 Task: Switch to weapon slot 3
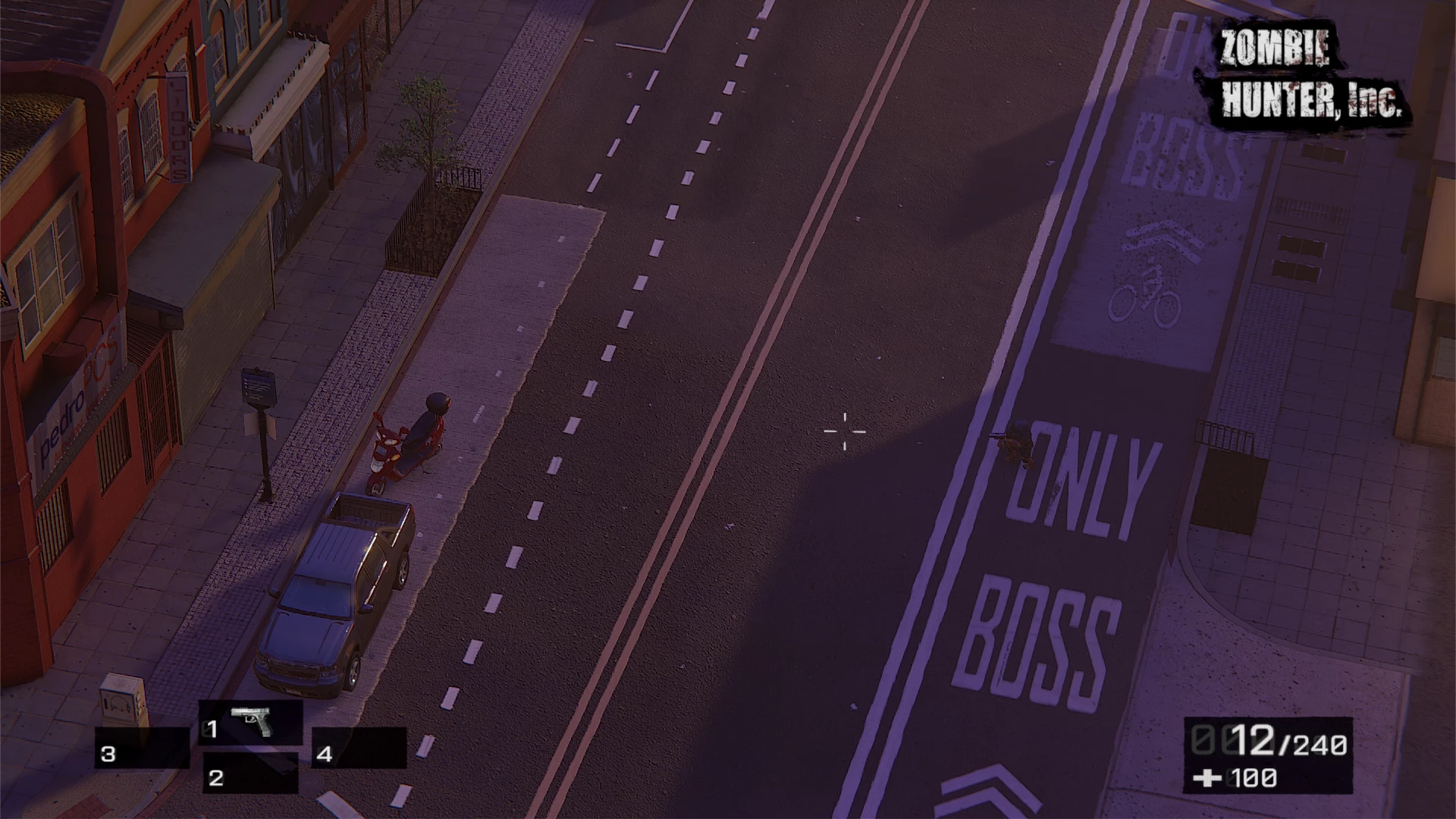(142, 748)
